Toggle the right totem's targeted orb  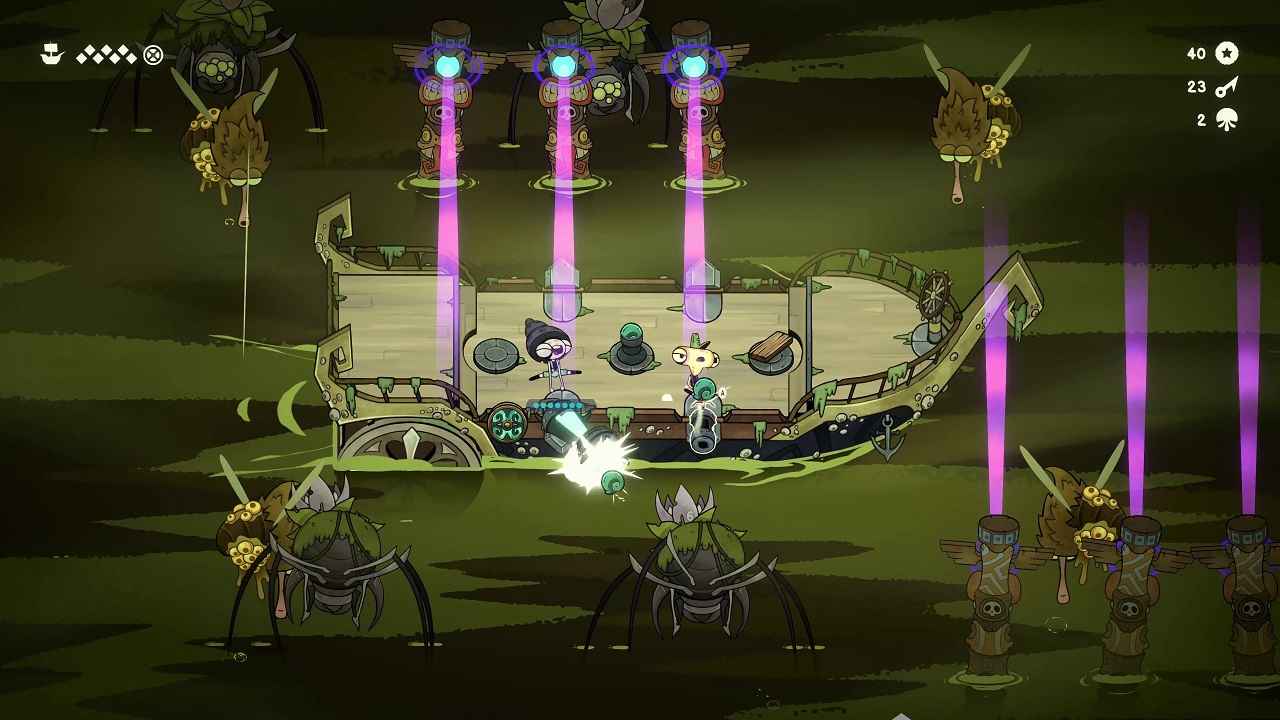[698, 63]
